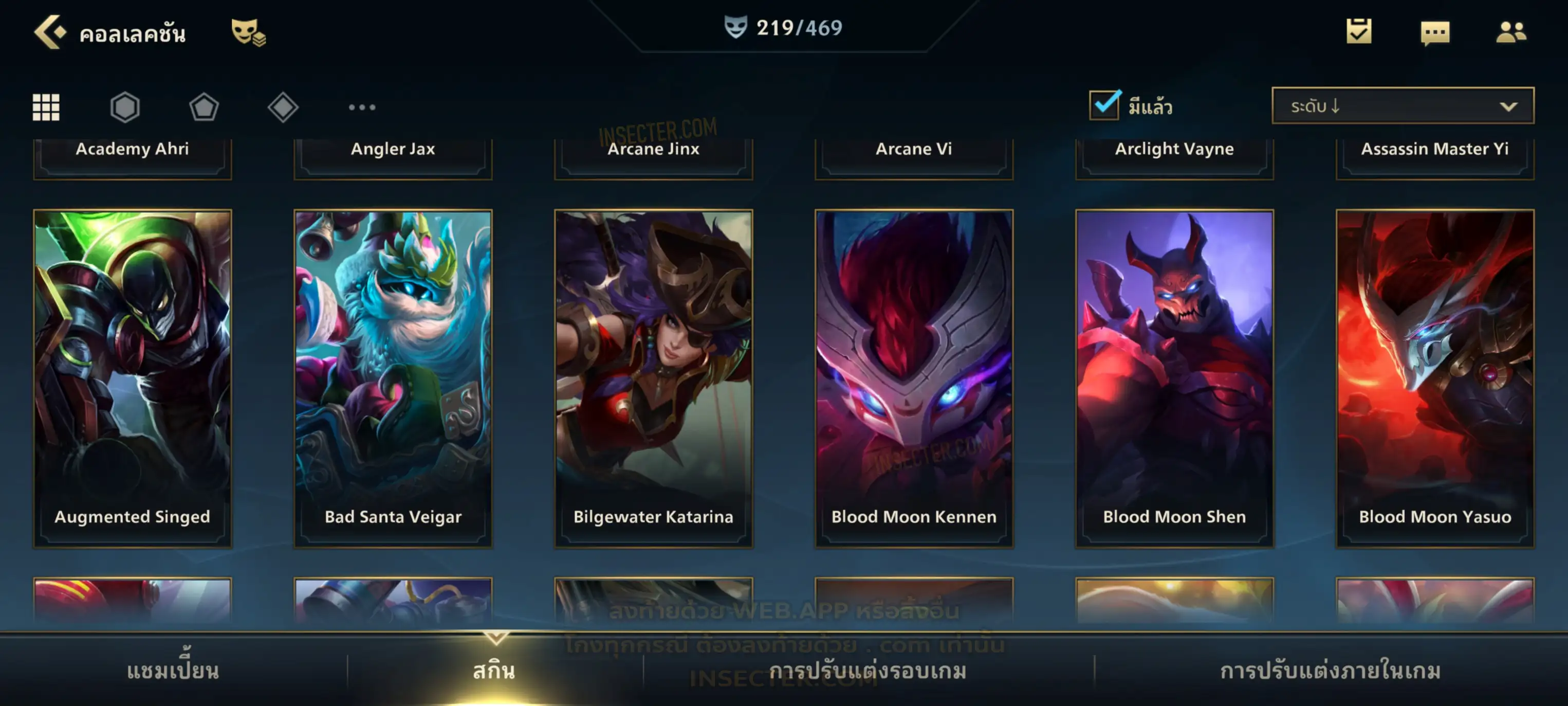Image resolution: width=1568 pixels, height=706 pixels.
Task: View the Bilgewater Katarina skin card
Action: tap(654, 377)
